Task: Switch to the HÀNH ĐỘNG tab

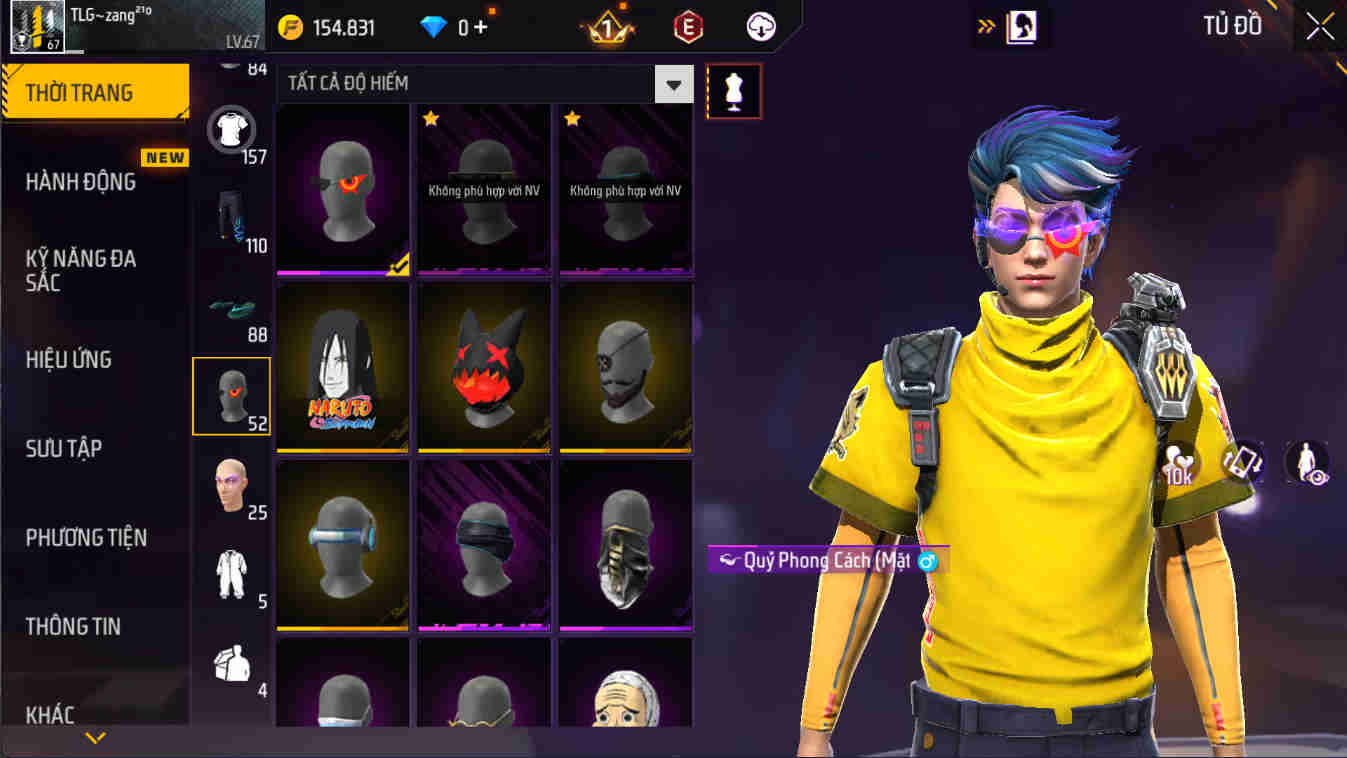Action: pyautogui.click(x=84, y=181)
